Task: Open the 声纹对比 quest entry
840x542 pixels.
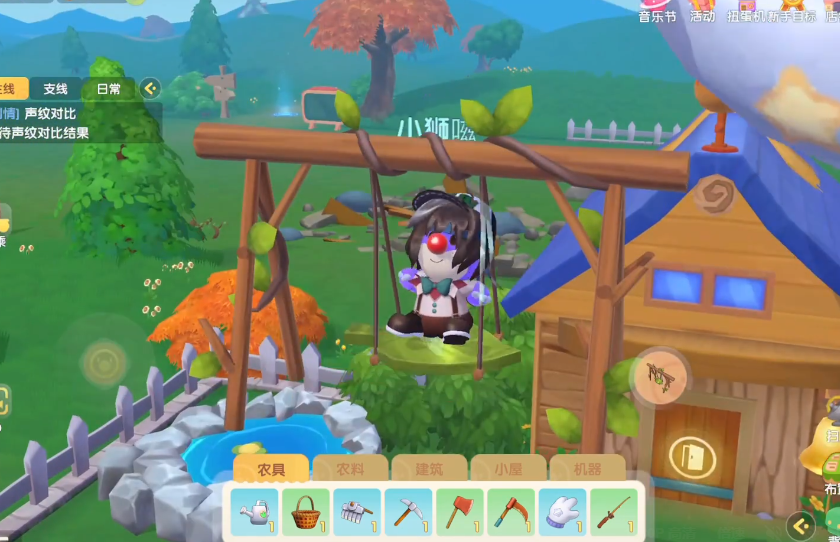Action: coord(50,114)
